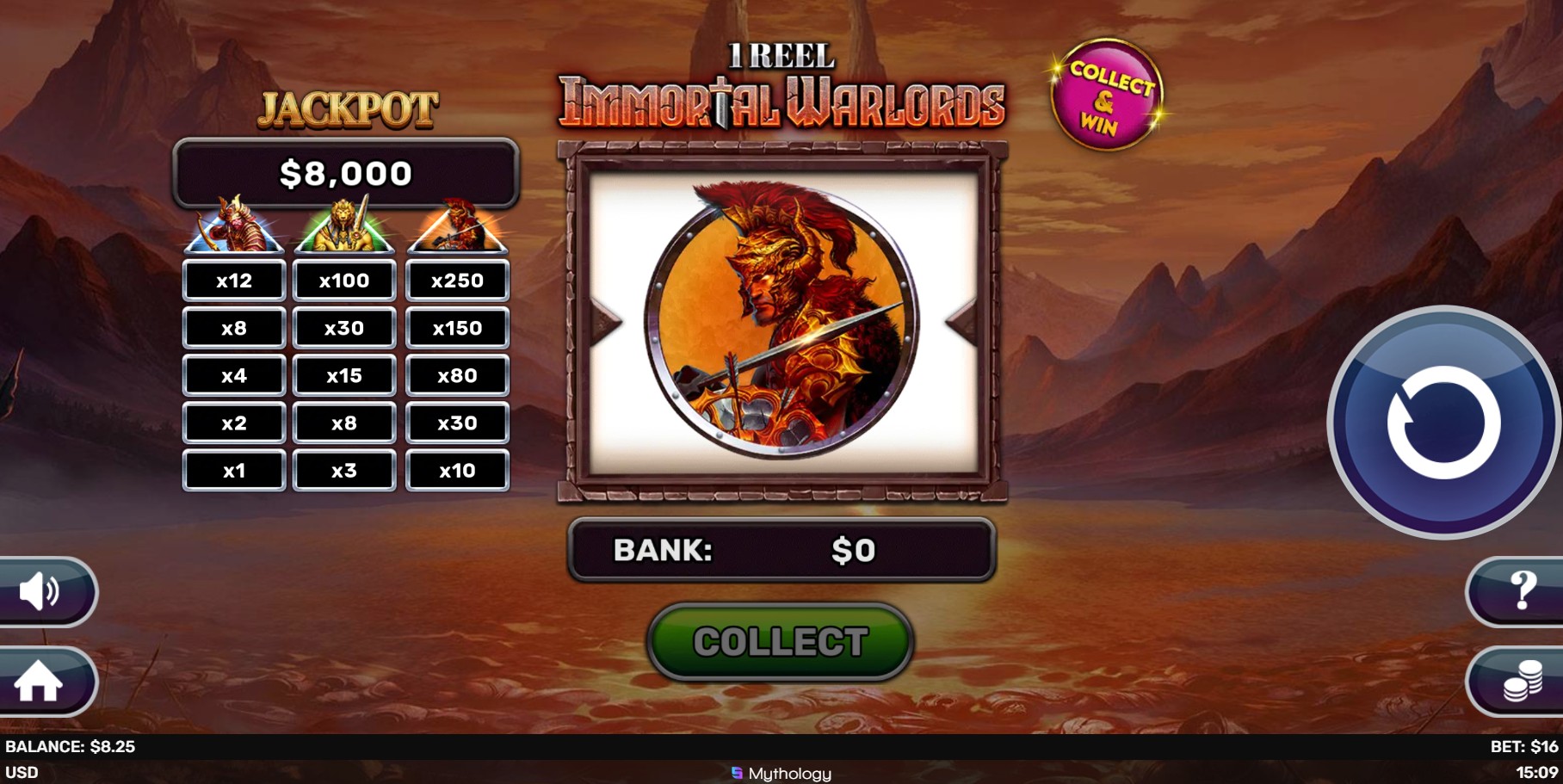Viewport: 1563px width, 784px height.
Task: Open help with the question mark icon
Action: [x=1523, y=591]
